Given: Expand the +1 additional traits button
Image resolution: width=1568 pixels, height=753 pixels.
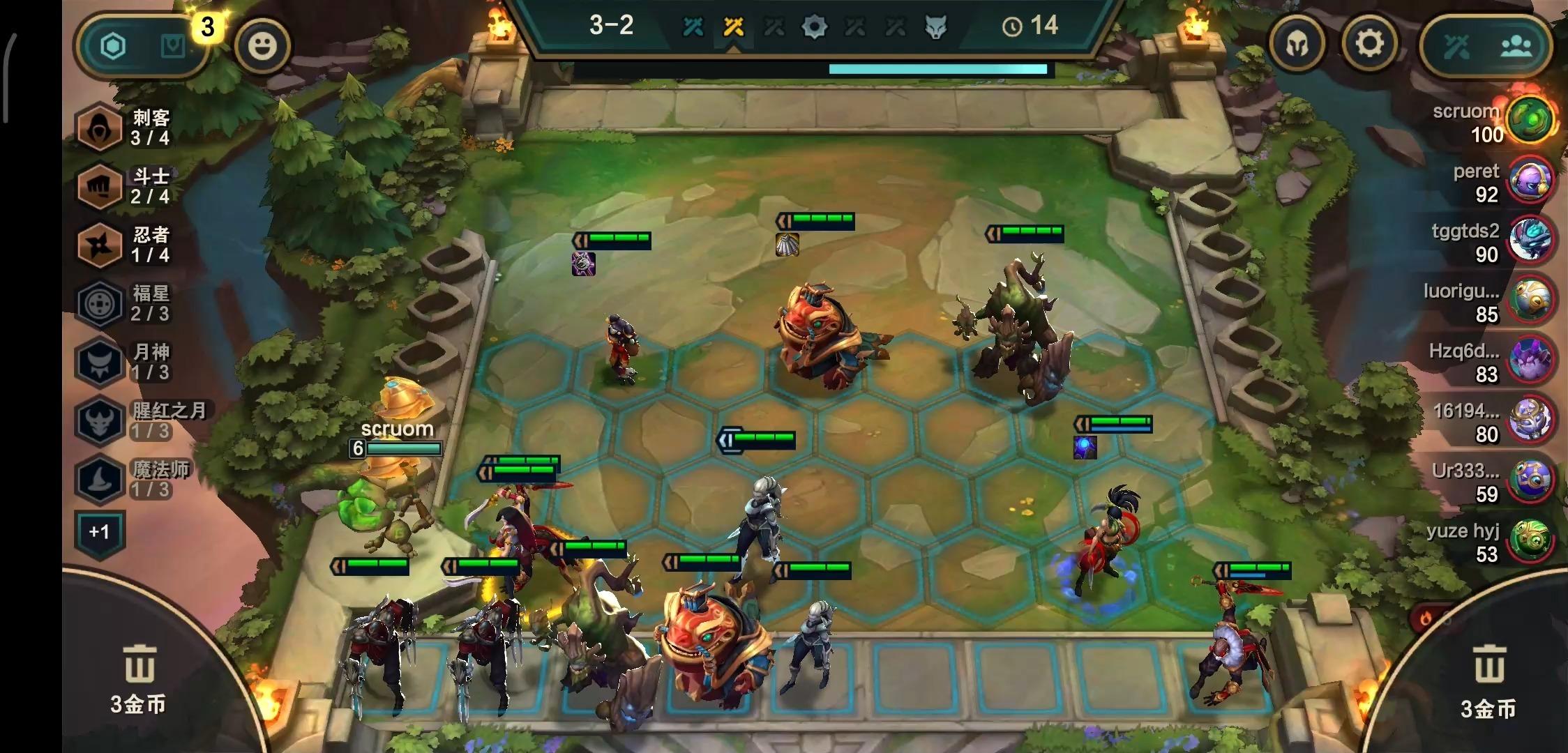Looking at the screenshot, I should tap(100, 533).
